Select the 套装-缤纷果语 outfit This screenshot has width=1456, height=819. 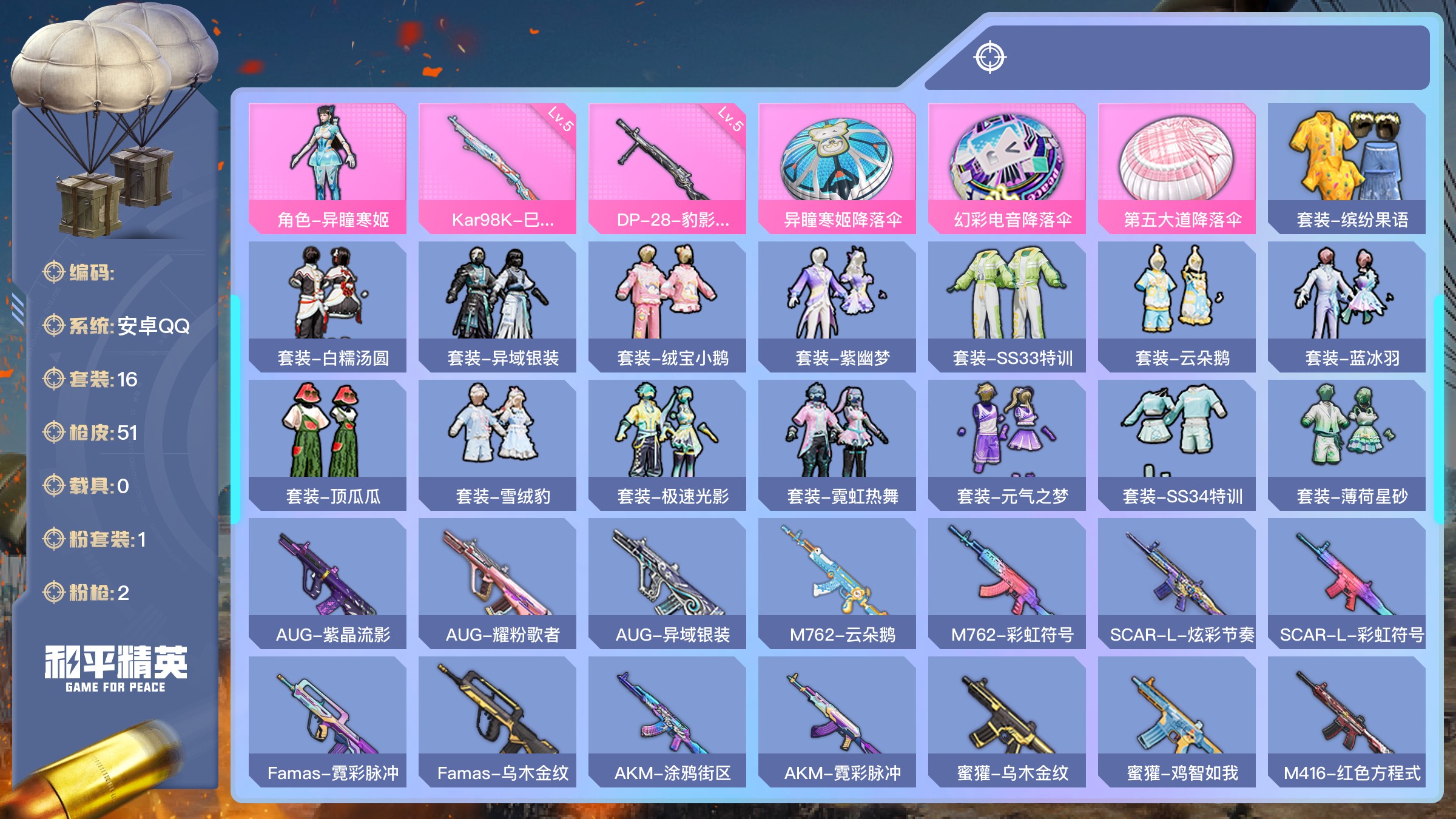(1346, 168)
